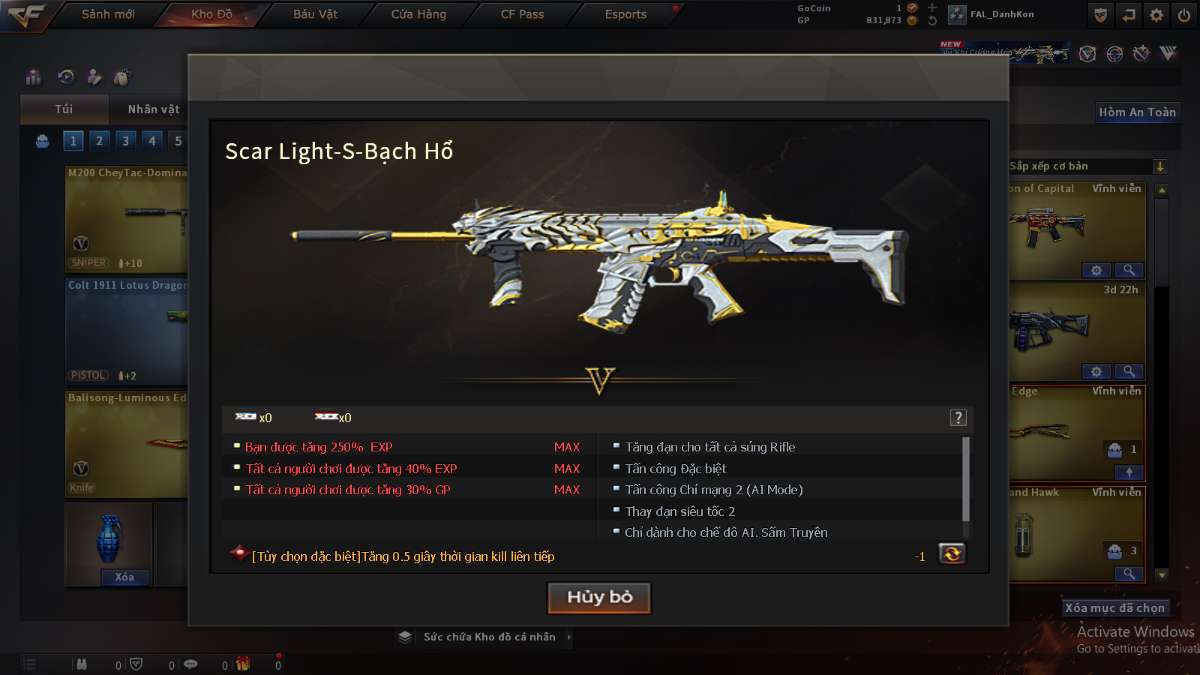Reroll the special option with refresh button
The width and height of the screenshot is (1200, 675).
click(x=951, y=554)
